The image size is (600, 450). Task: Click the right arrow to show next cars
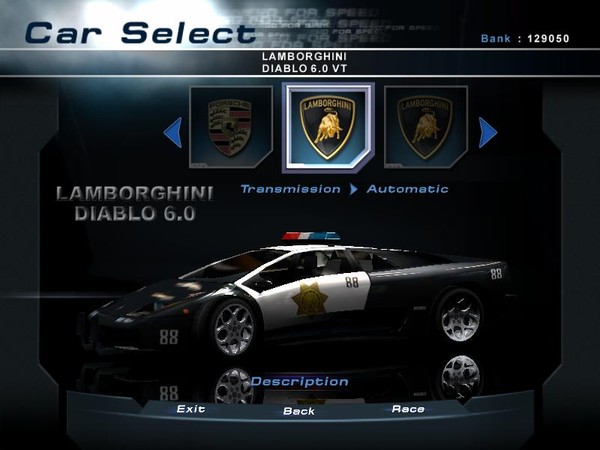[487, 131]
